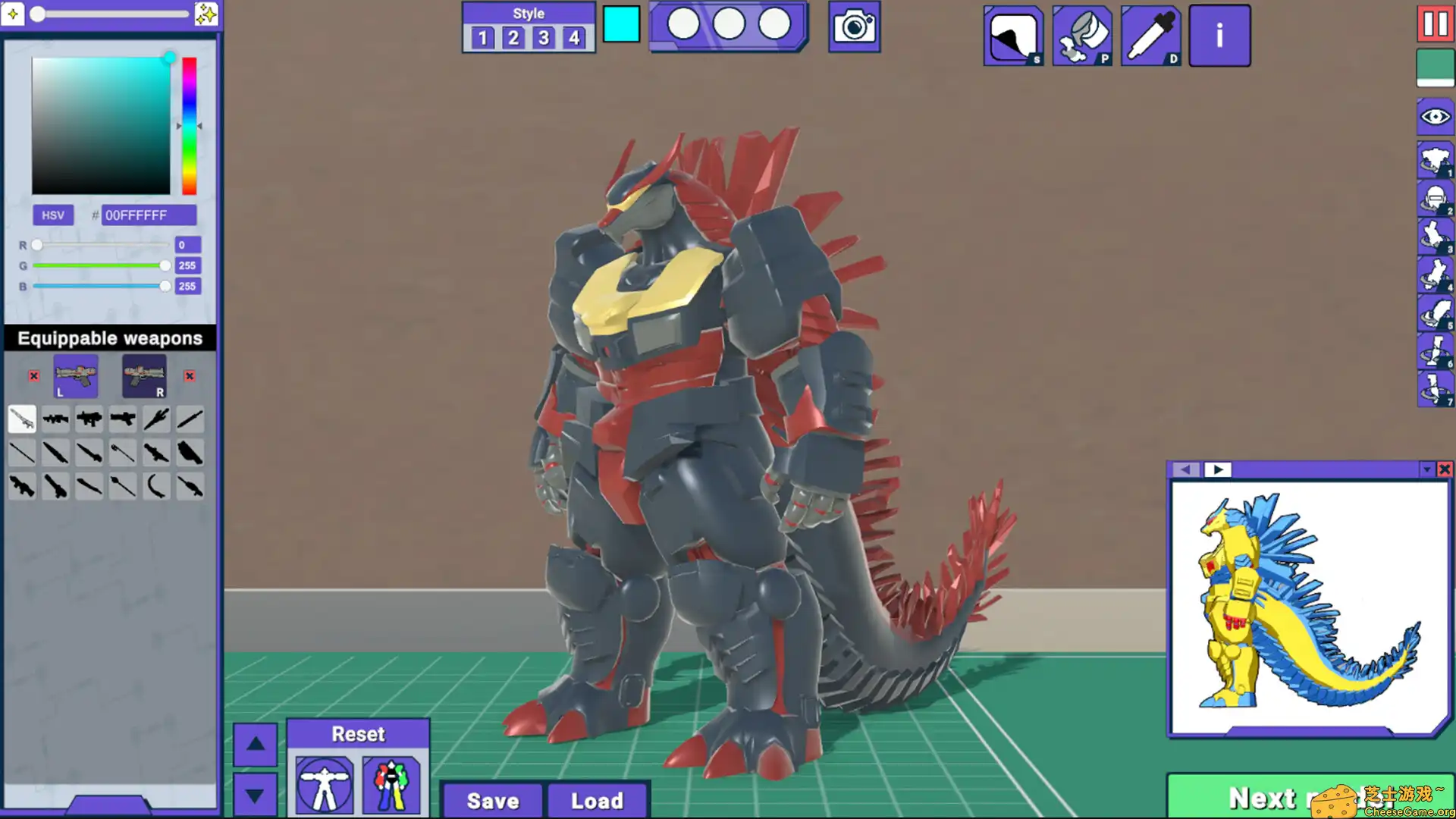The width and height of the screenshot is (1456, 819).
Task: Remove the right weapon with its red X
Action: click(x=189, y=376)
